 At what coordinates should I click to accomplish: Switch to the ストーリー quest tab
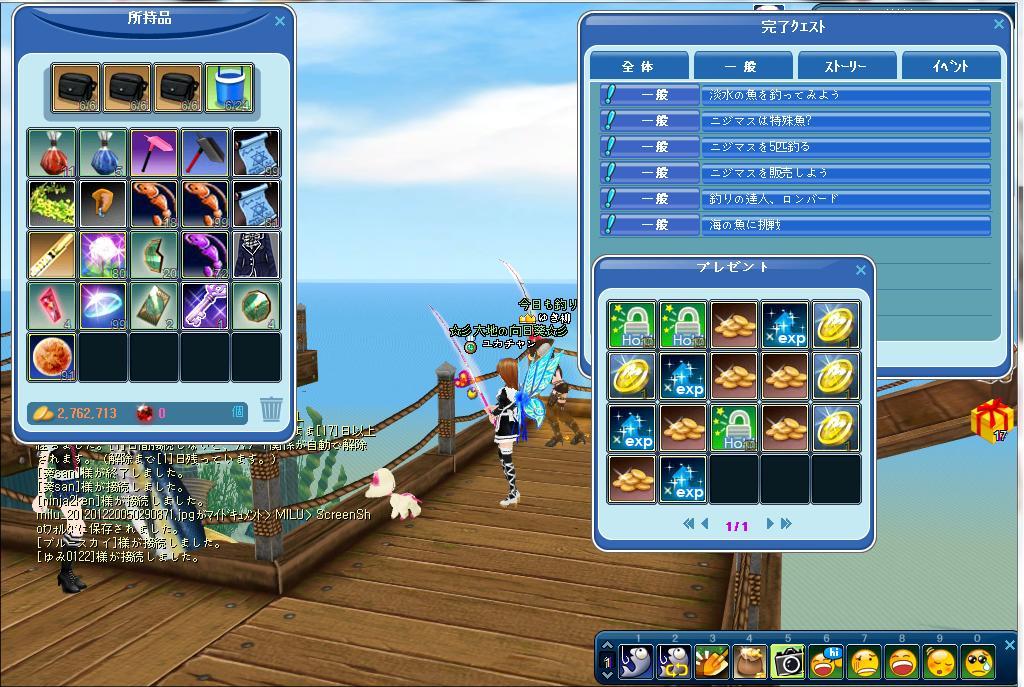pos(845,66)
